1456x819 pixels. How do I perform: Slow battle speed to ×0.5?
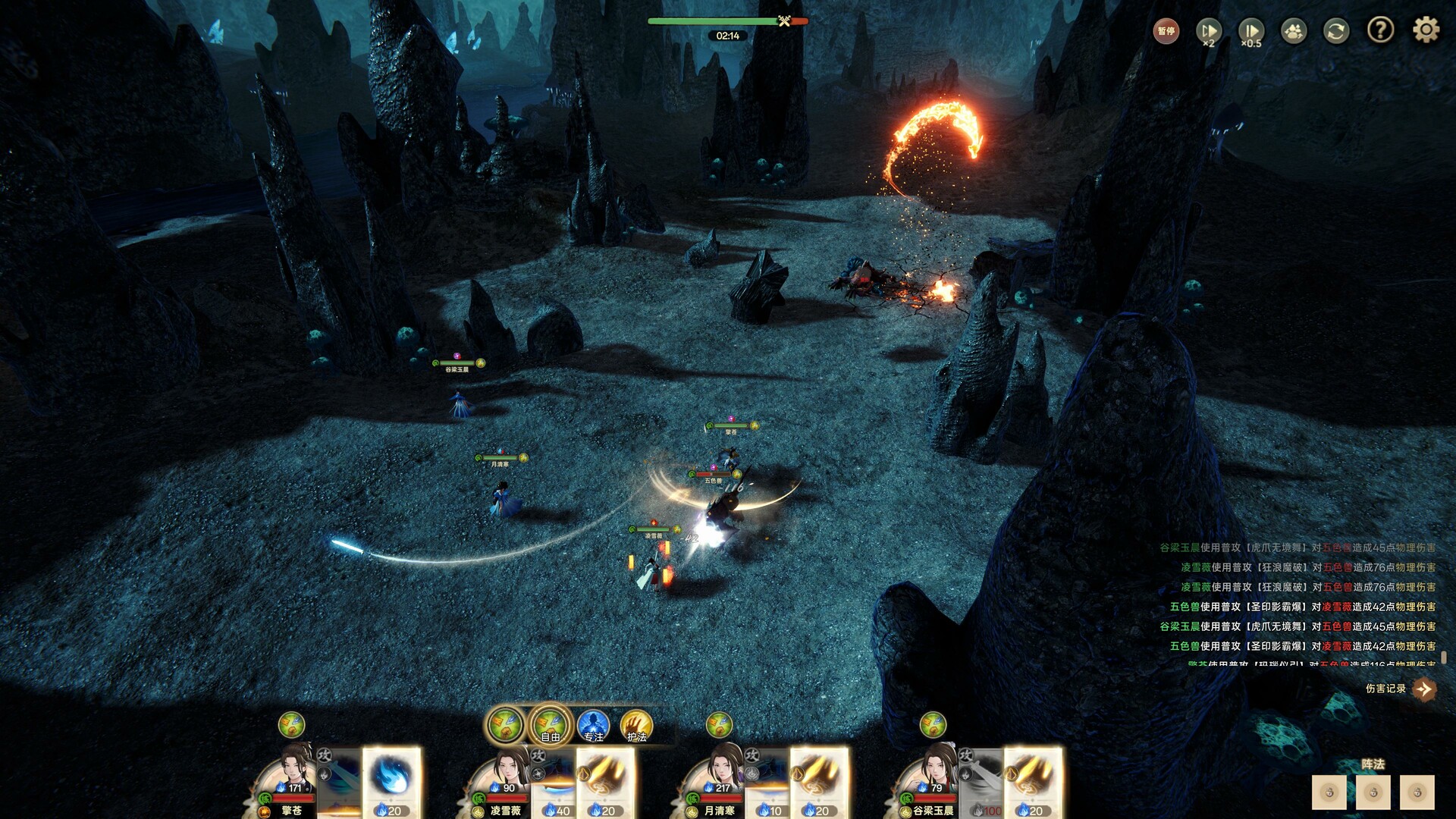click(1250, 31)
